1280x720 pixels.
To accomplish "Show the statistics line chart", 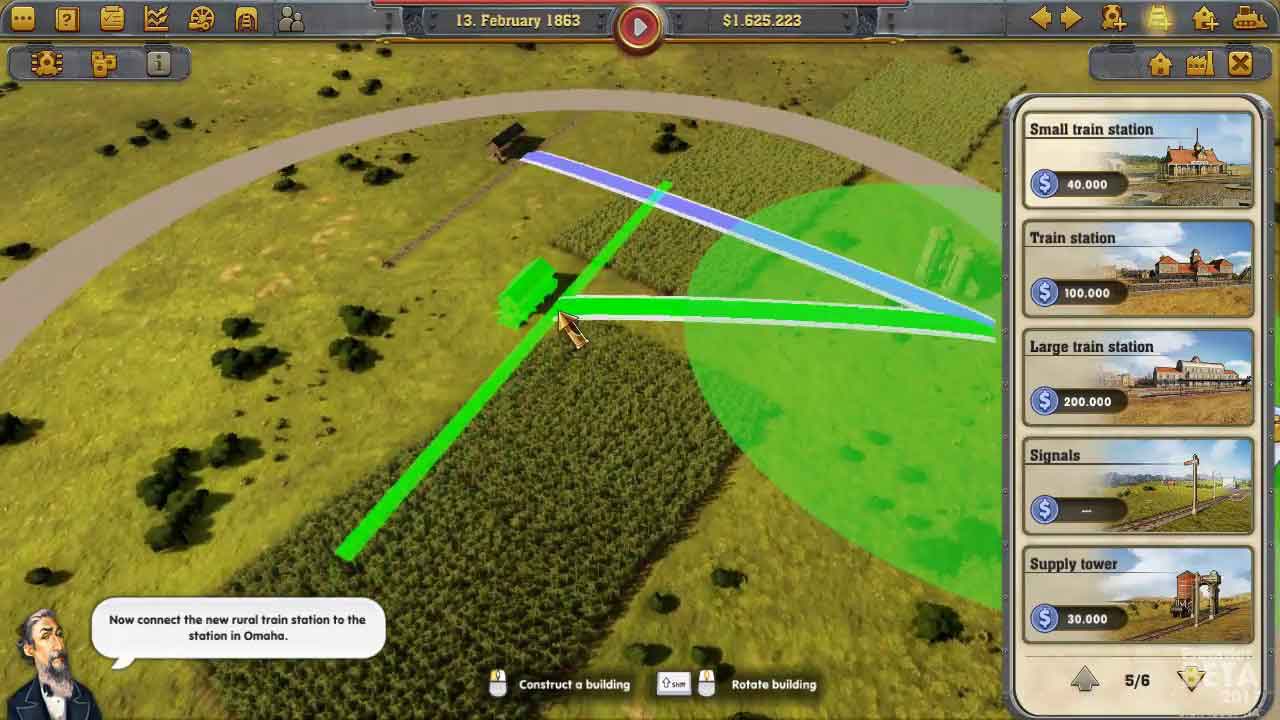I will (157, 18).
